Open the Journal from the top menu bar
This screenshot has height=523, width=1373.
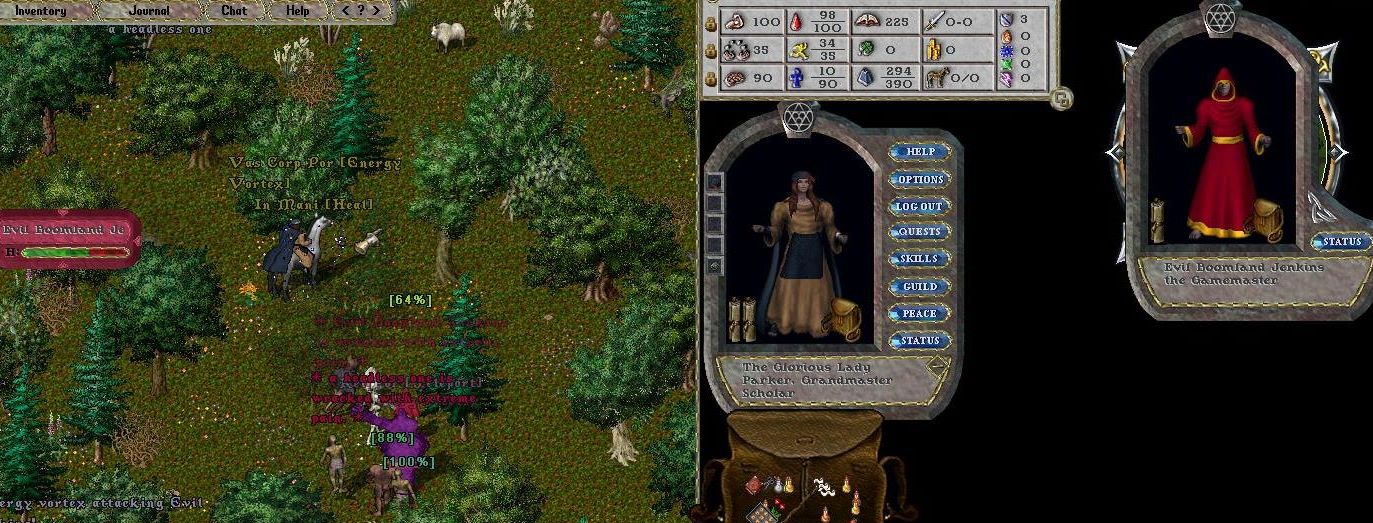click(x=149, y=11)
